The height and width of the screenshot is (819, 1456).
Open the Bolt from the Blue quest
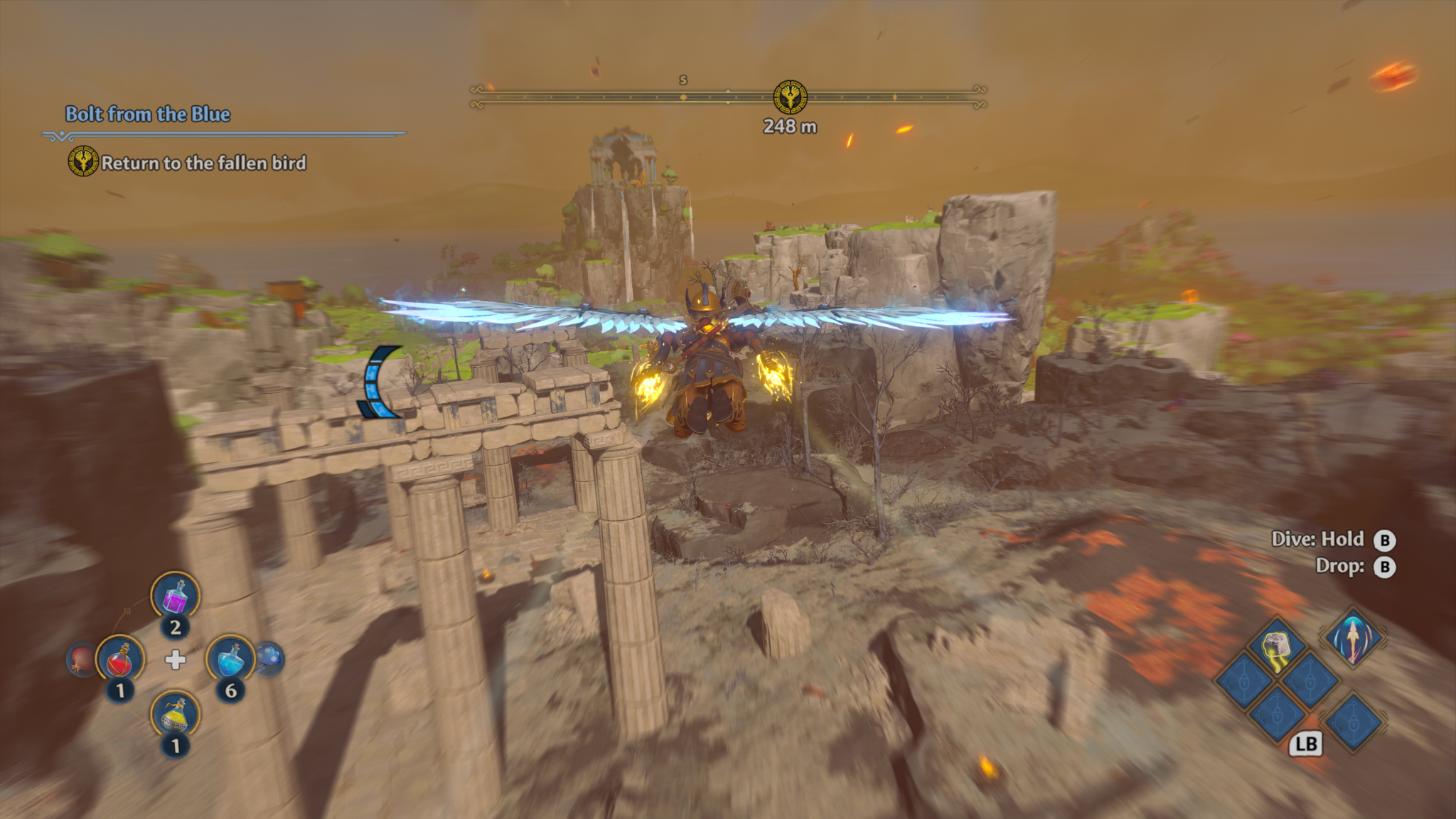[148, 114]
